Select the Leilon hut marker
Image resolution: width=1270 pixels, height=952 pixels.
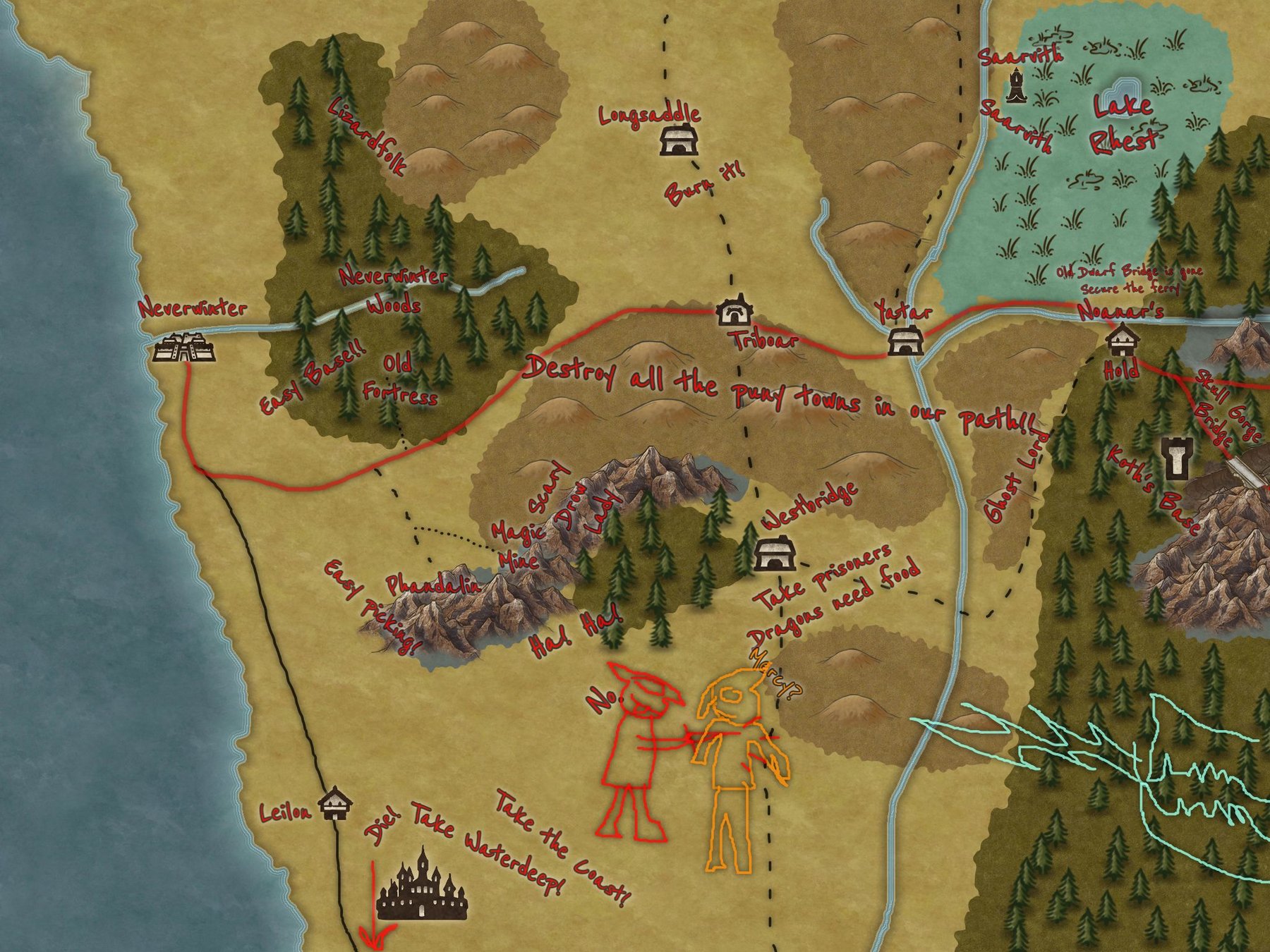pyautogui.click(x=335, y=803)
